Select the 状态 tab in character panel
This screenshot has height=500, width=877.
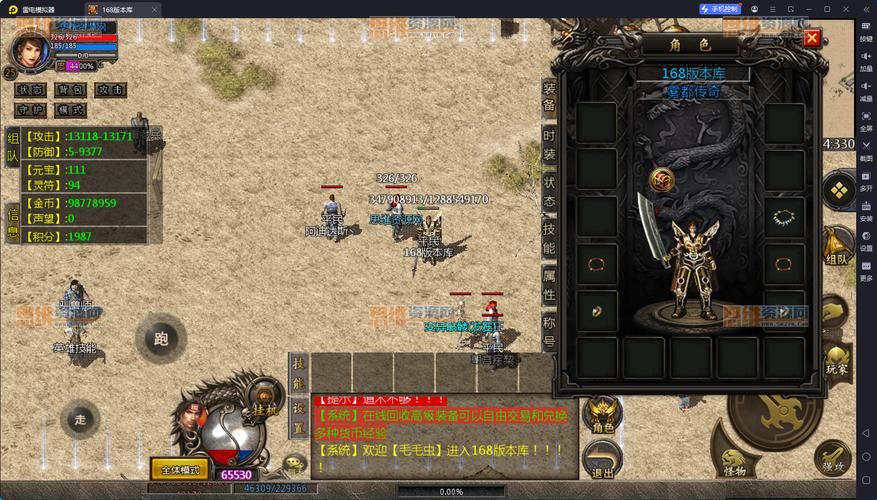point(549,192)
